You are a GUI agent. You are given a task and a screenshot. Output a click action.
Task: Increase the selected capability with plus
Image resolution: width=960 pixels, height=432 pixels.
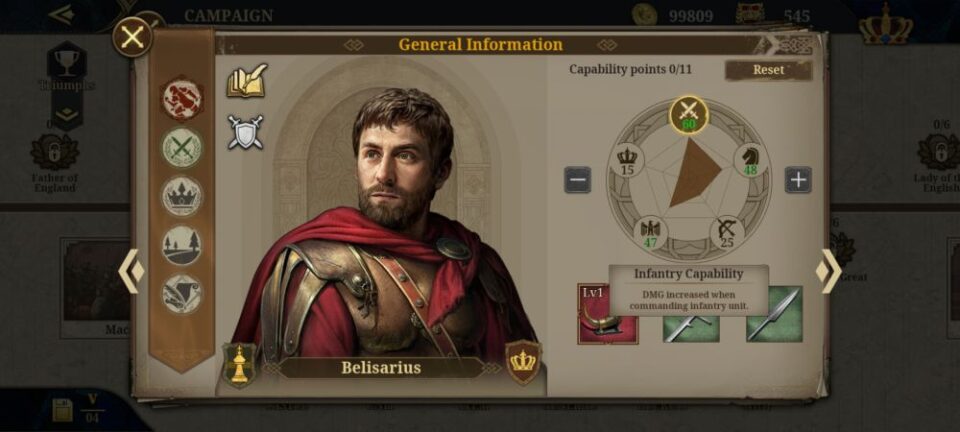click(x=797, y=180)
